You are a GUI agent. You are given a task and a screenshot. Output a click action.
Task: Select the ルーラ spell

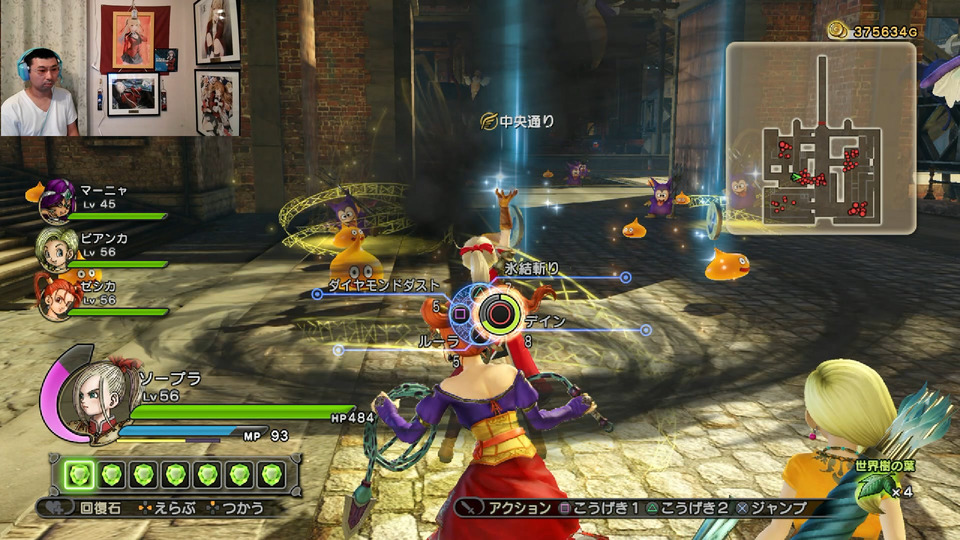click(x=438, y=341)
